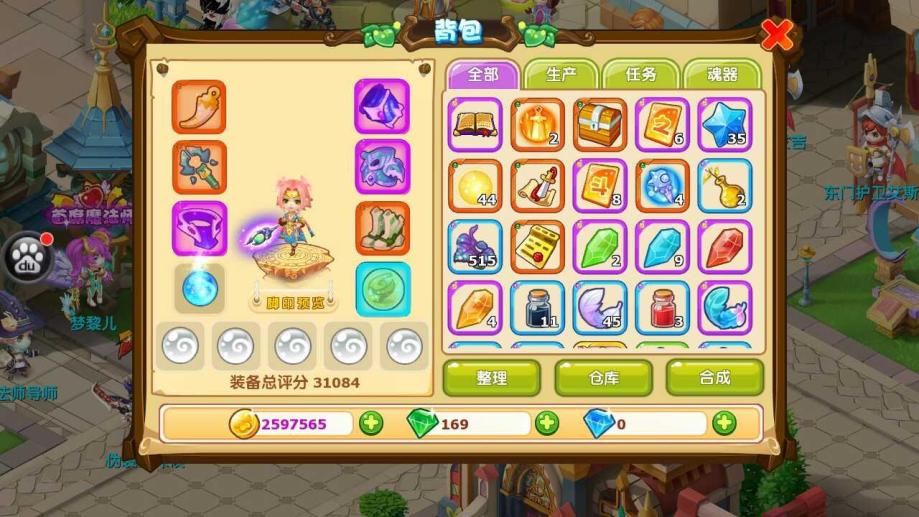Select the open book item slot

click(475, 125)
